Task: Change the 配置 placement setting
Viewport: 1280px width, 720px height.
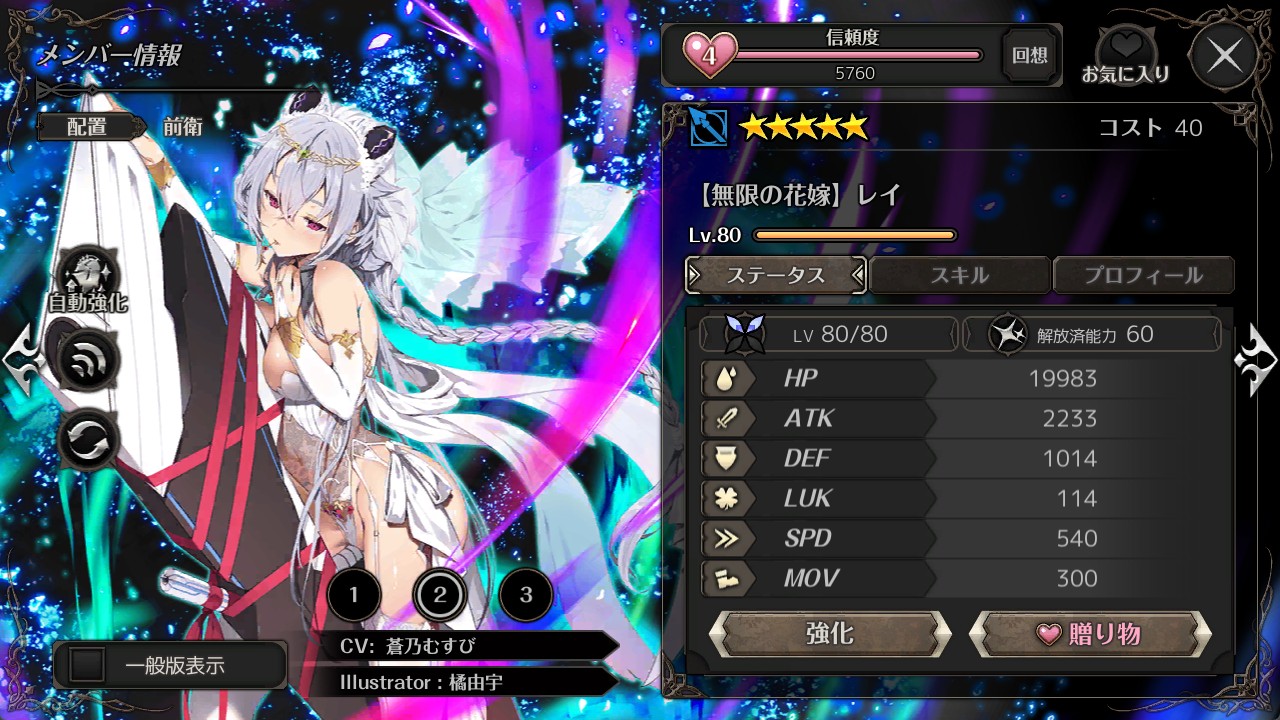Action: click(x=87, y=127)
